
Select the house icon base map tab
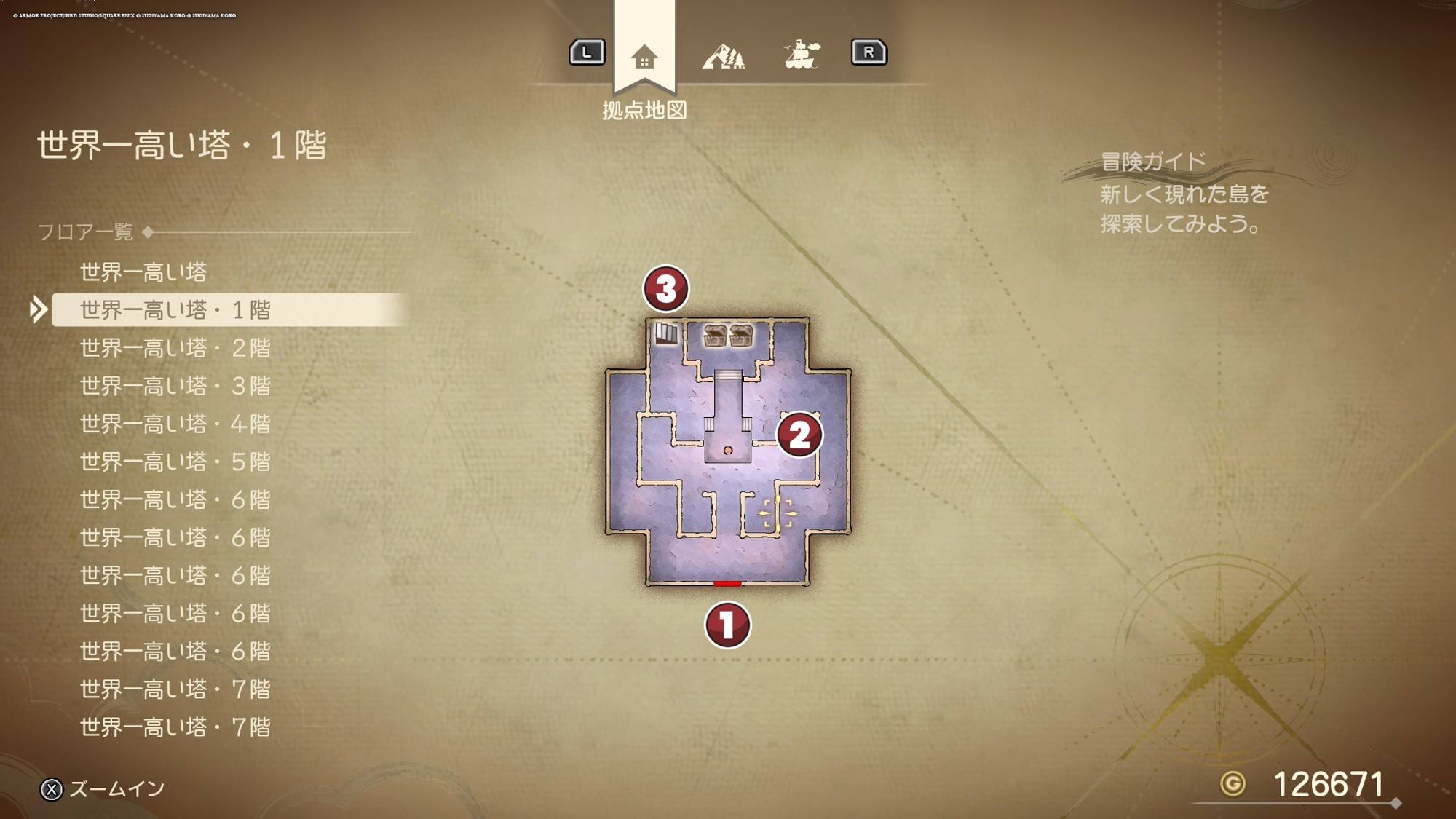point(644,57)
